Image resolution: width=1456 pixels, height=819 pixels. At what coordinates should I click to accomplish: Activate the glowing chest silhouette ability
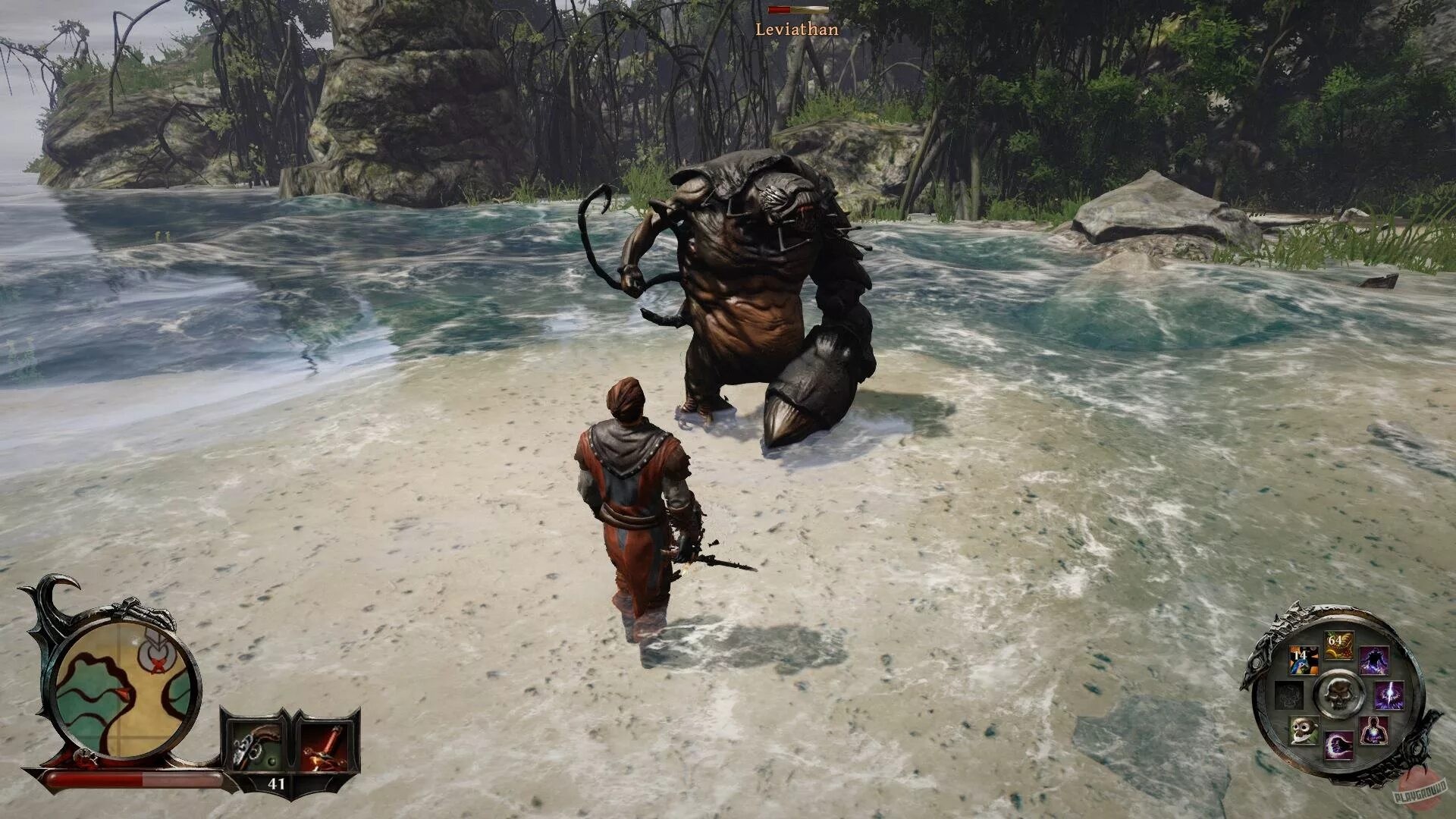tap(1373, 730)
